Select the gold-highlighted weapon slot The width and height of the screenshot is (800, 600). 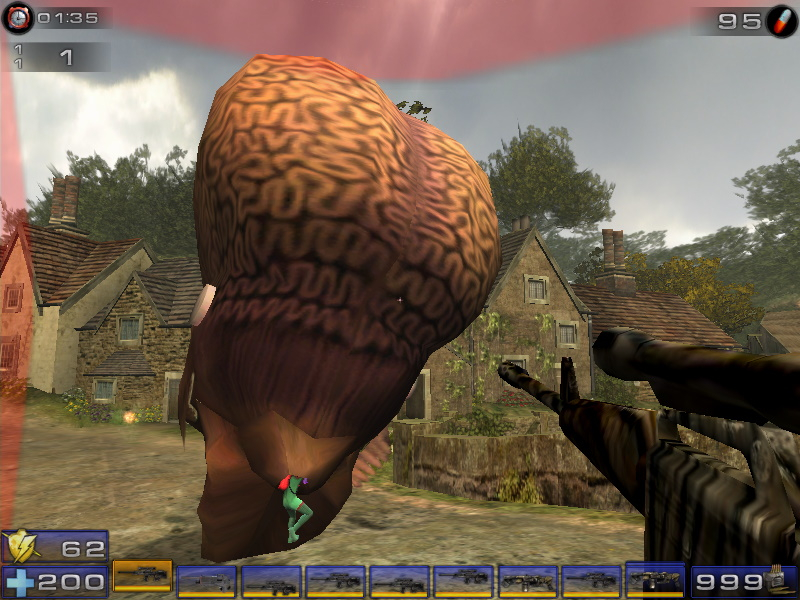(142, 576)
